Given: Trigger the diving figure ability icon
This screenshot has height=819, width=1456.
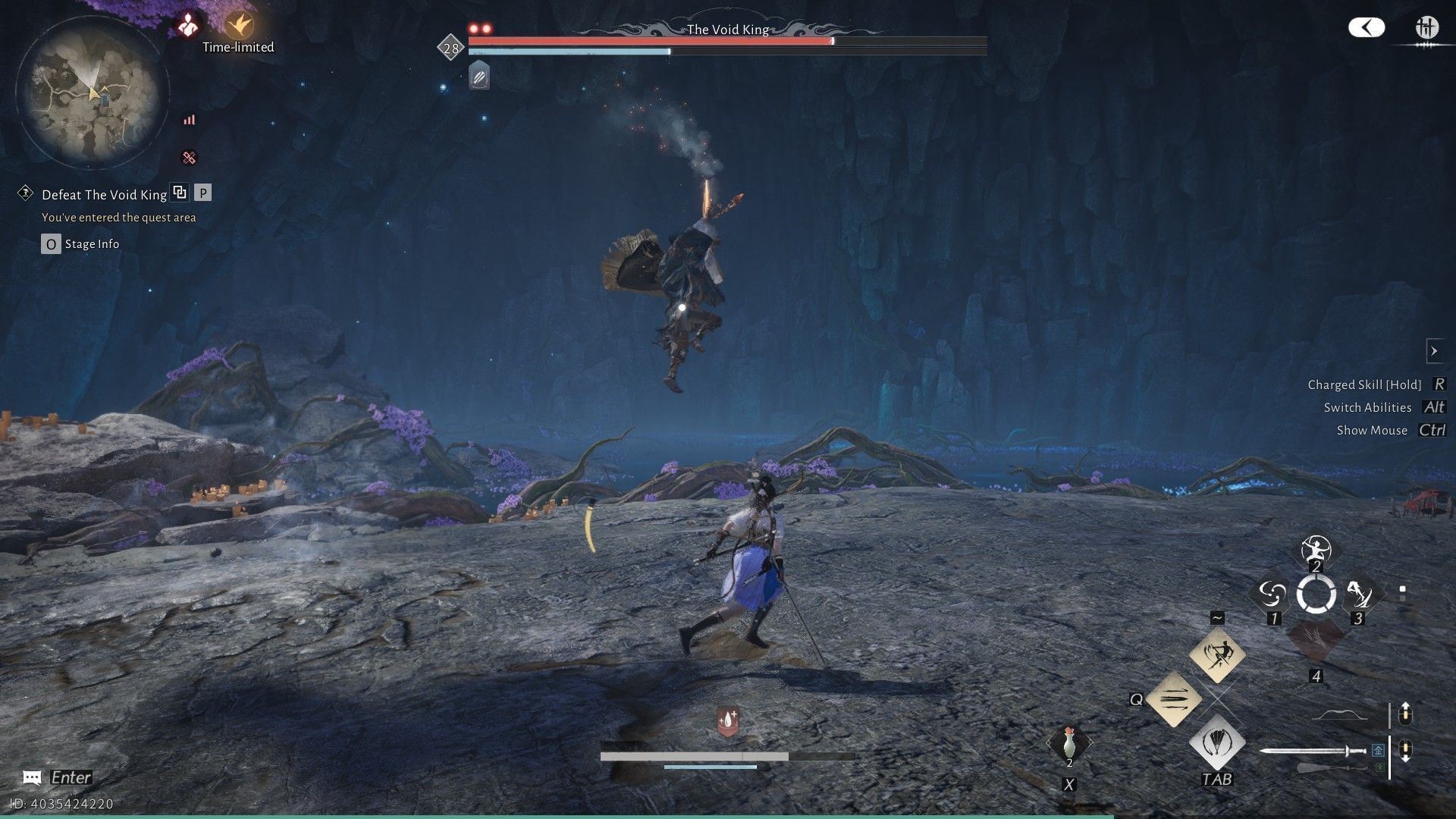Looking at the screenshot, I should (x=1360, y=594).
